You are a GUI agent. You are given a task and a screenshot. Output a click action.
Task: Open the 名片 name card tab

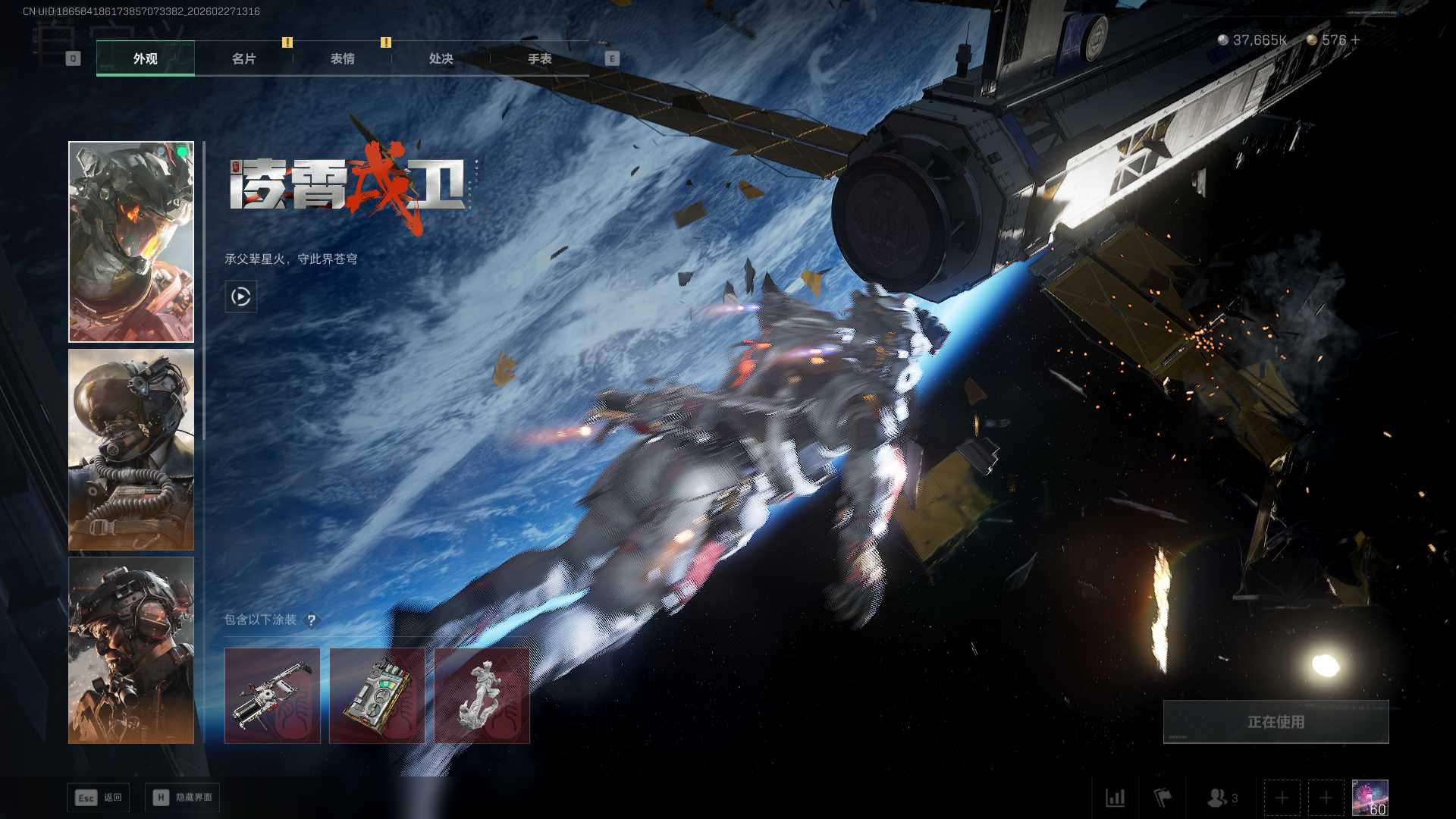pyautogui.click(x=243, y=58)
